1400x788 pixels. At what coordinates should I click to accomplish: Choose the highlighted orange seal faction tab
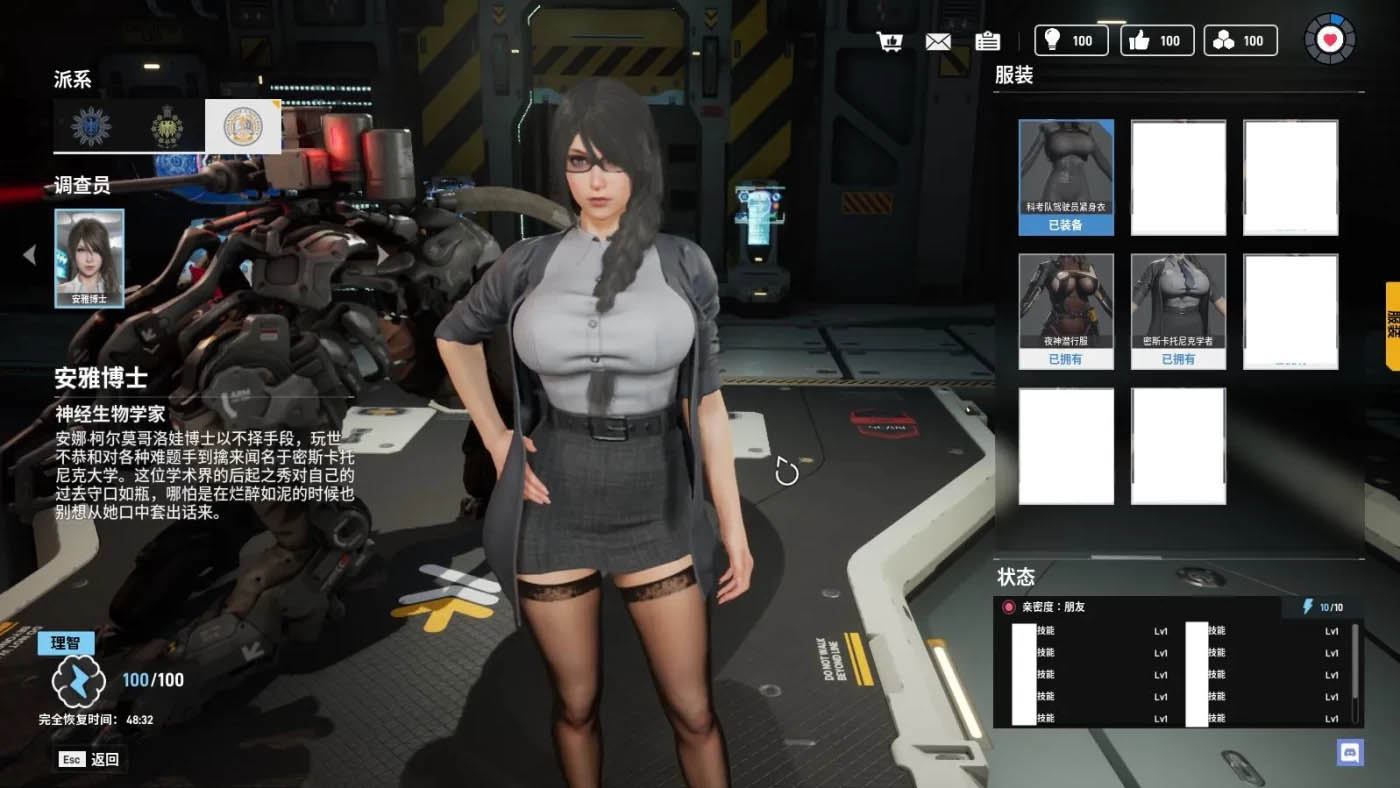243,126
